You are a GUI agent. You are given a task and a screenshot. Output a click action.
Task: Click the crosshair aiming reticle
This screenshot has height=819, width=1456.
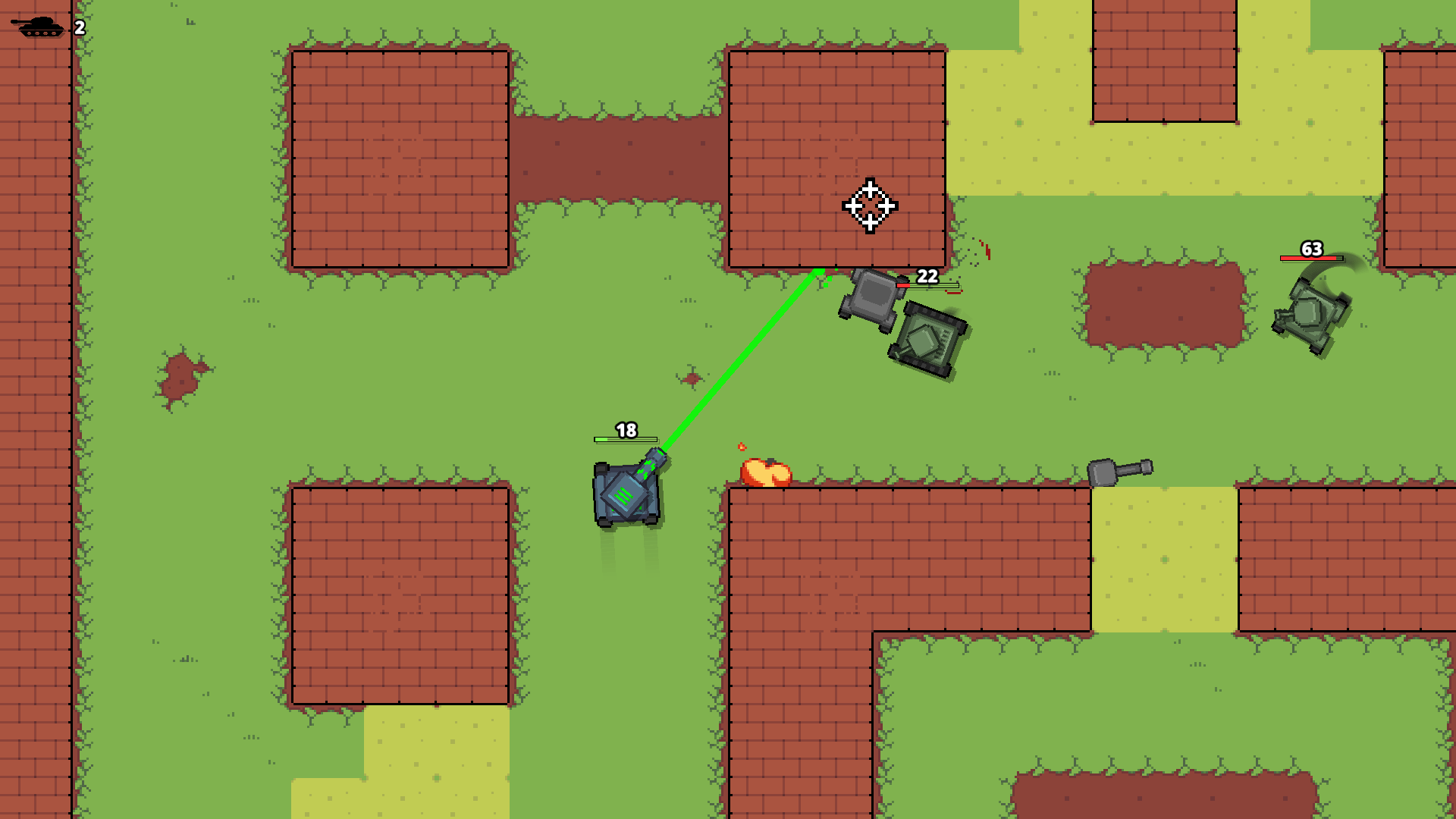tap(871, 206)
